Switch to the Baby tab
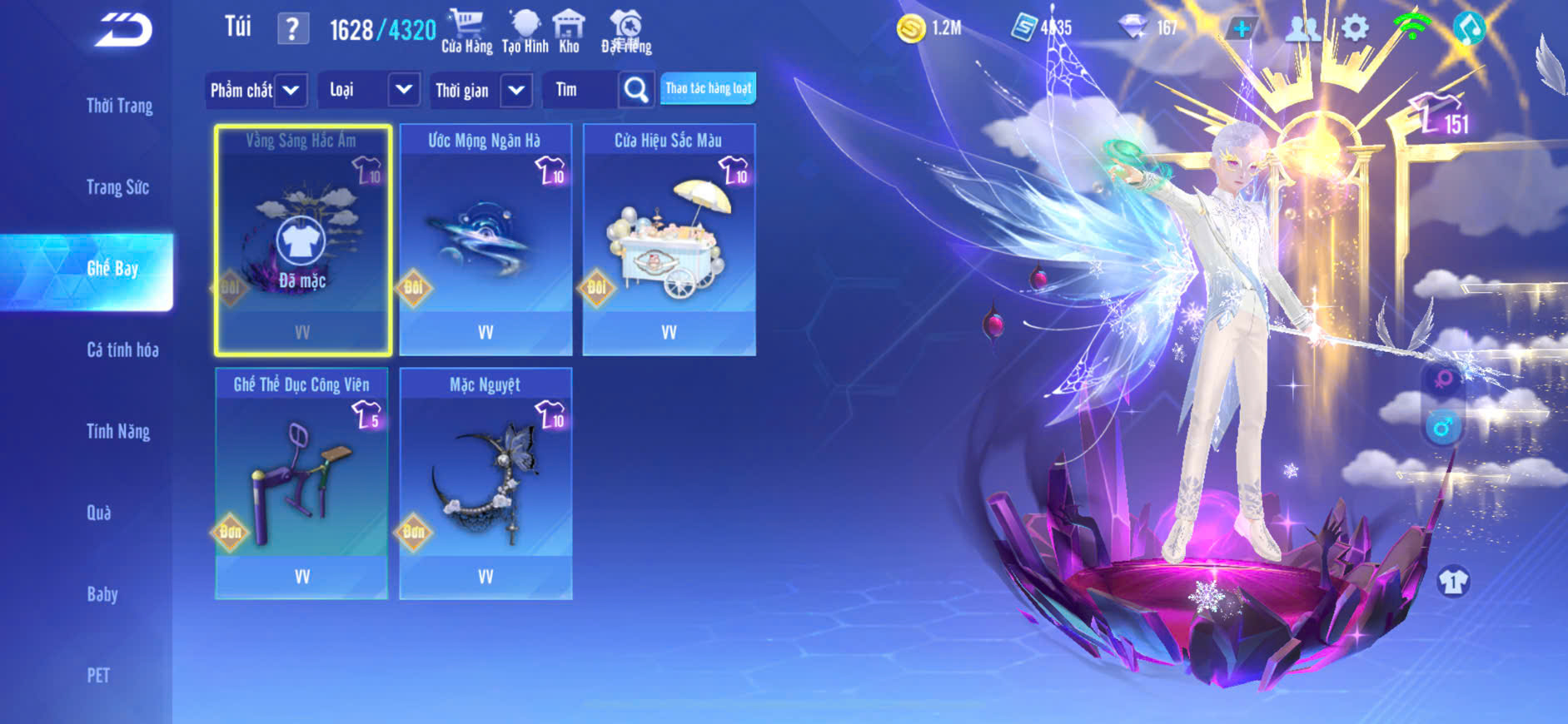Screen dimensions: 1568x724 [102, 594]
